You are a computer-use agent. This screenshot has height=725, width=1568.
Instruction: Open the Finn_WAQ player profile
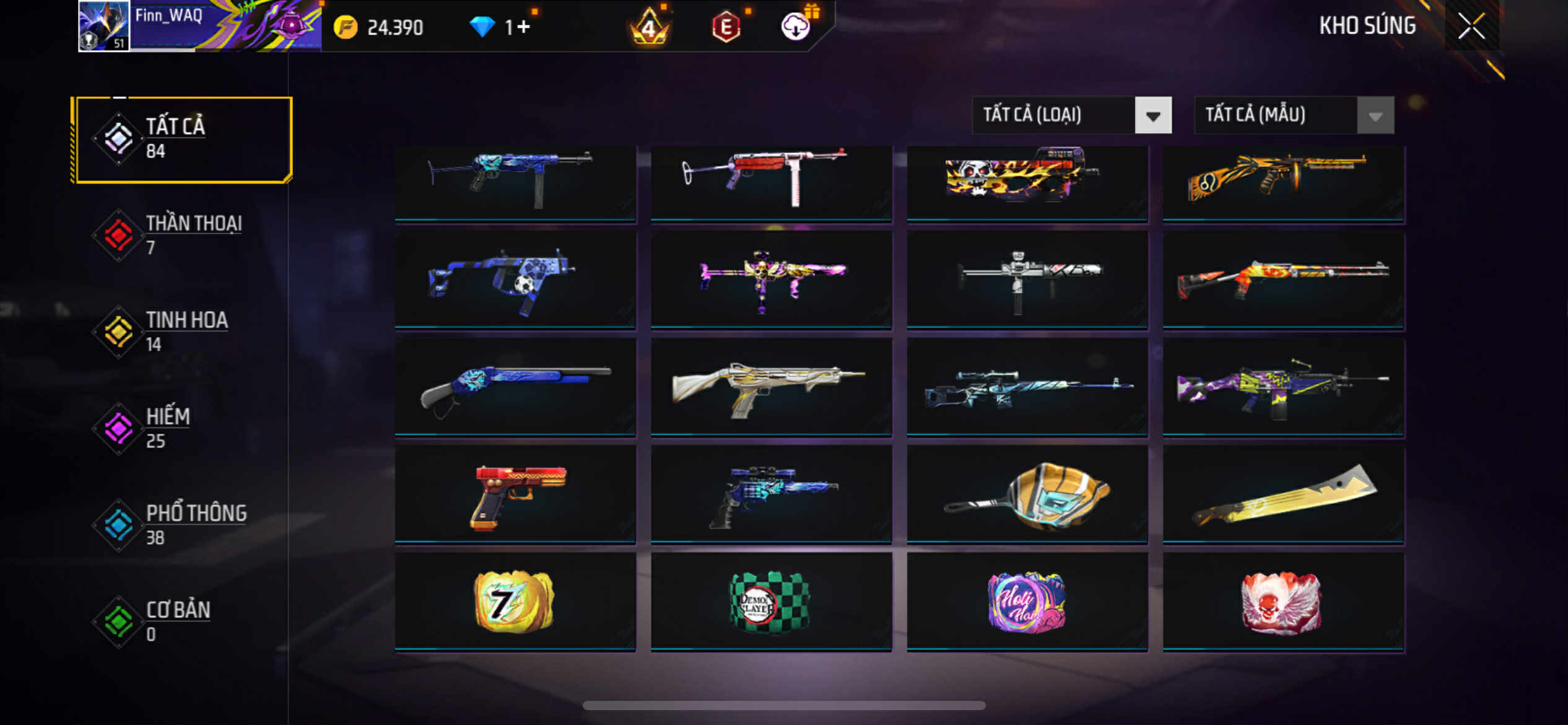click(x=104, y=26)
